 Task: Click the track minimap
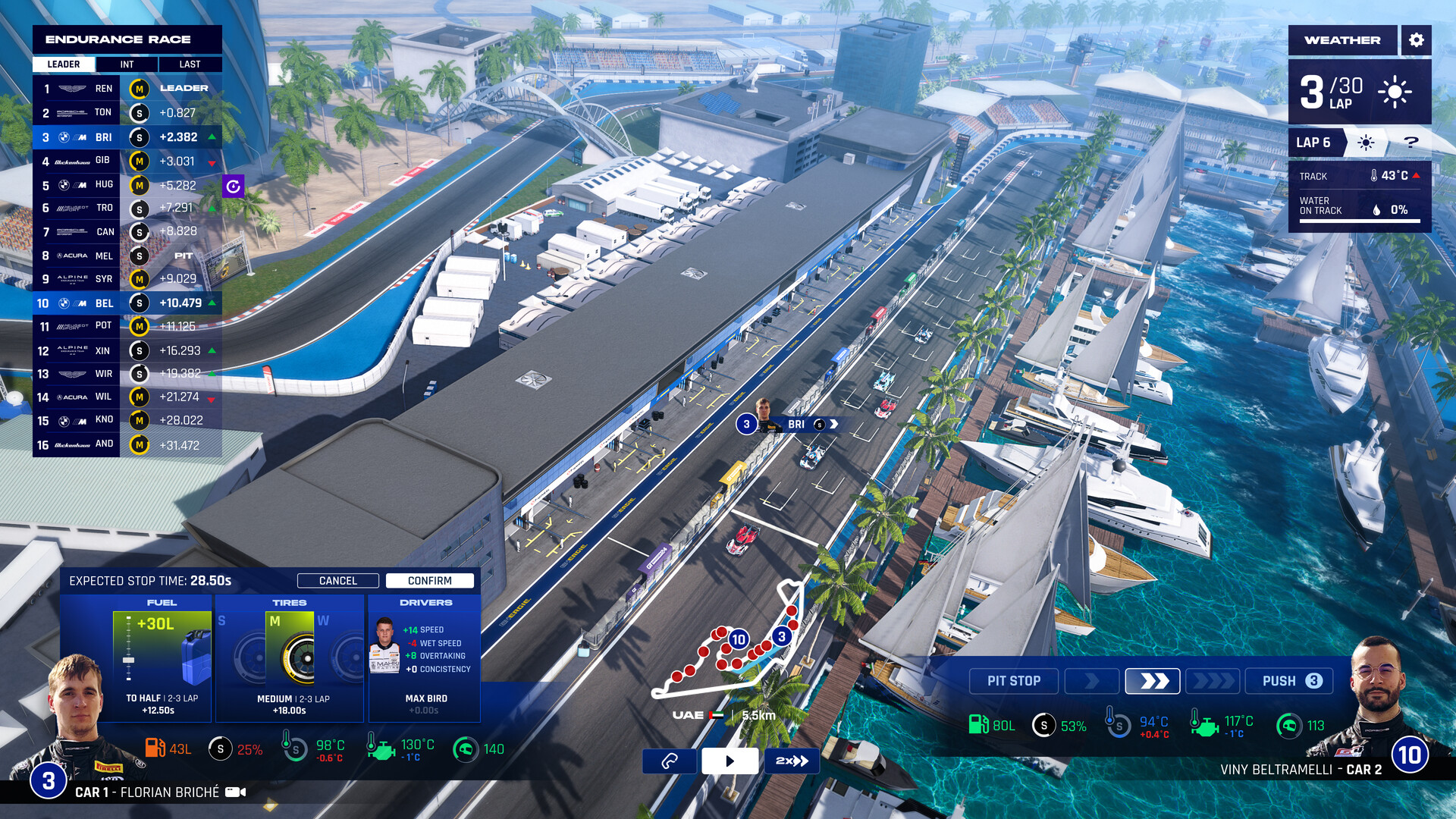pos(728,645)
